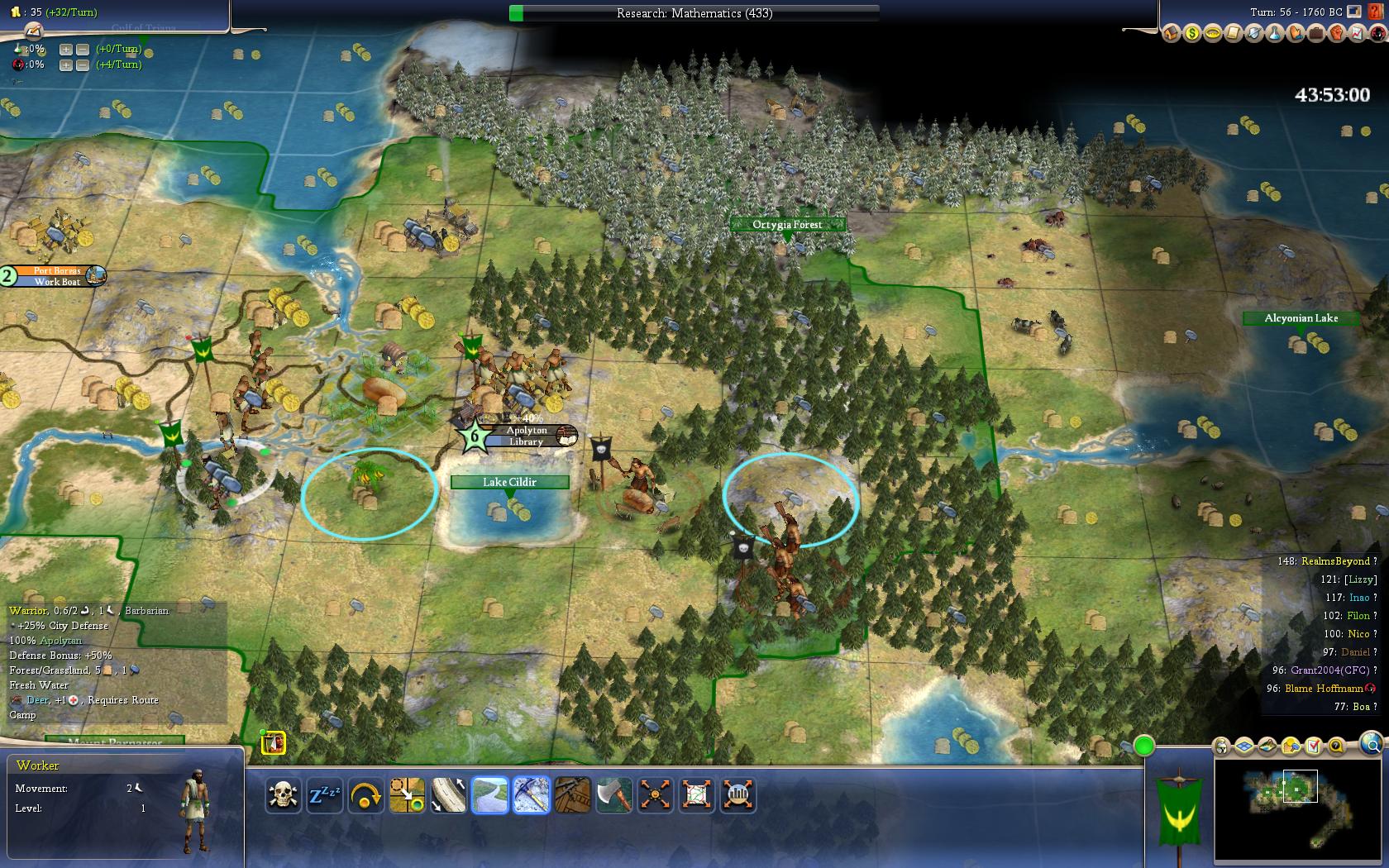This screenshot has height=868, width=1389.
Task: Open the Financial Advisor dollar icon
Action: tap(1191, 34)
